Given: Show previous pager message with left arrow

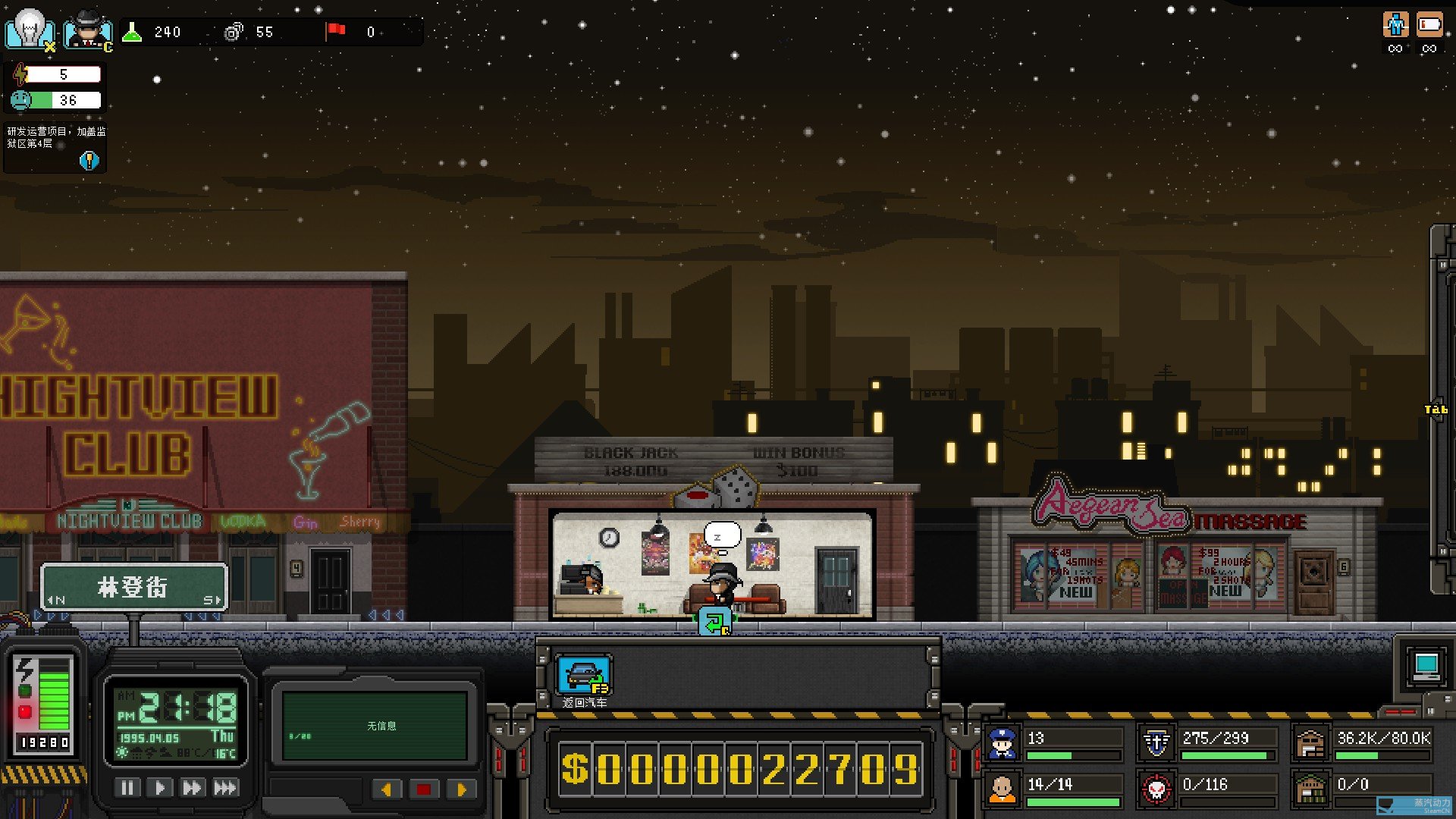Looking at the screenshot, I should click(x=387, y=789).
